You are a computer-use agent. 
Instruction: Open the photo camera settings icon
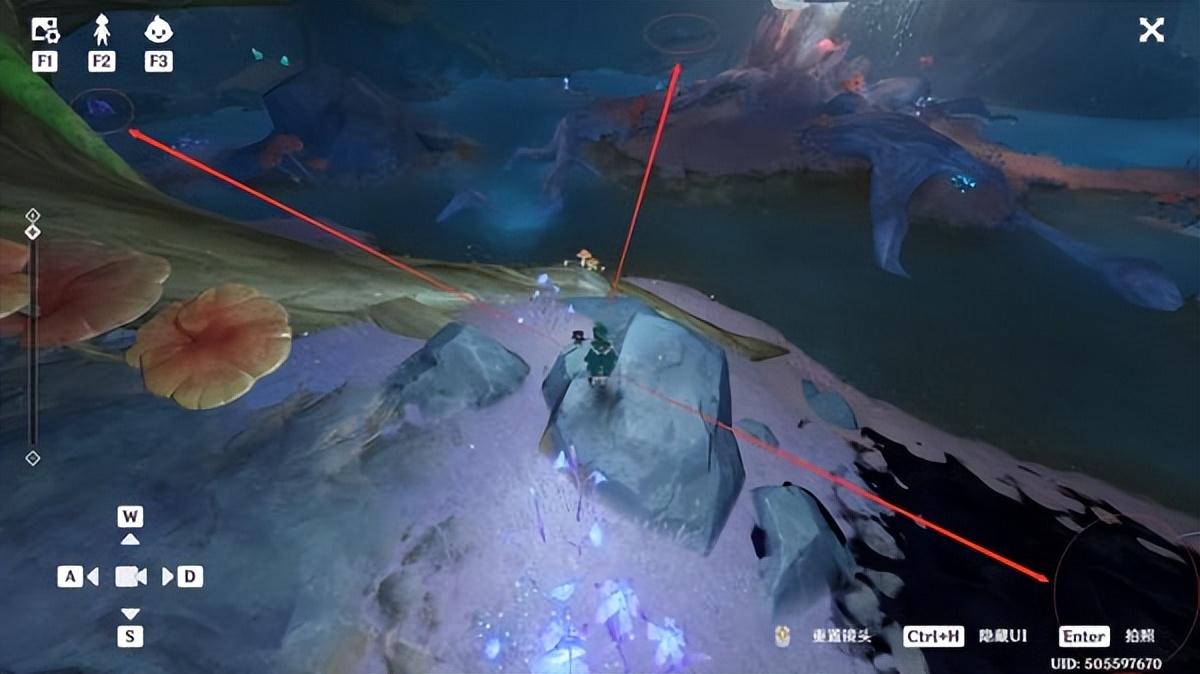(45, 30)
